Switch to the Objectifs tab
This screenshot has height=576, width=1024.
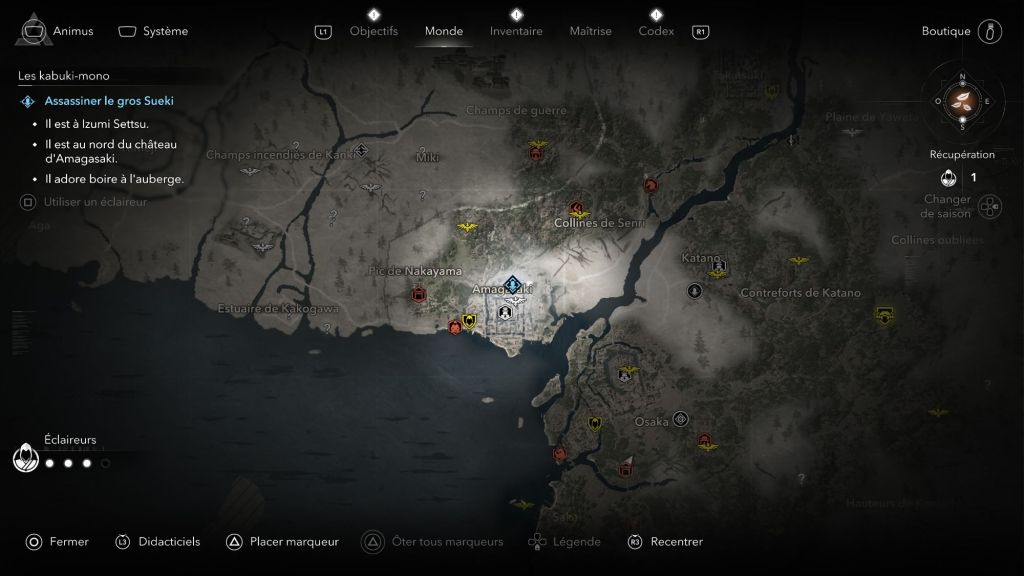tap(373, 31)
